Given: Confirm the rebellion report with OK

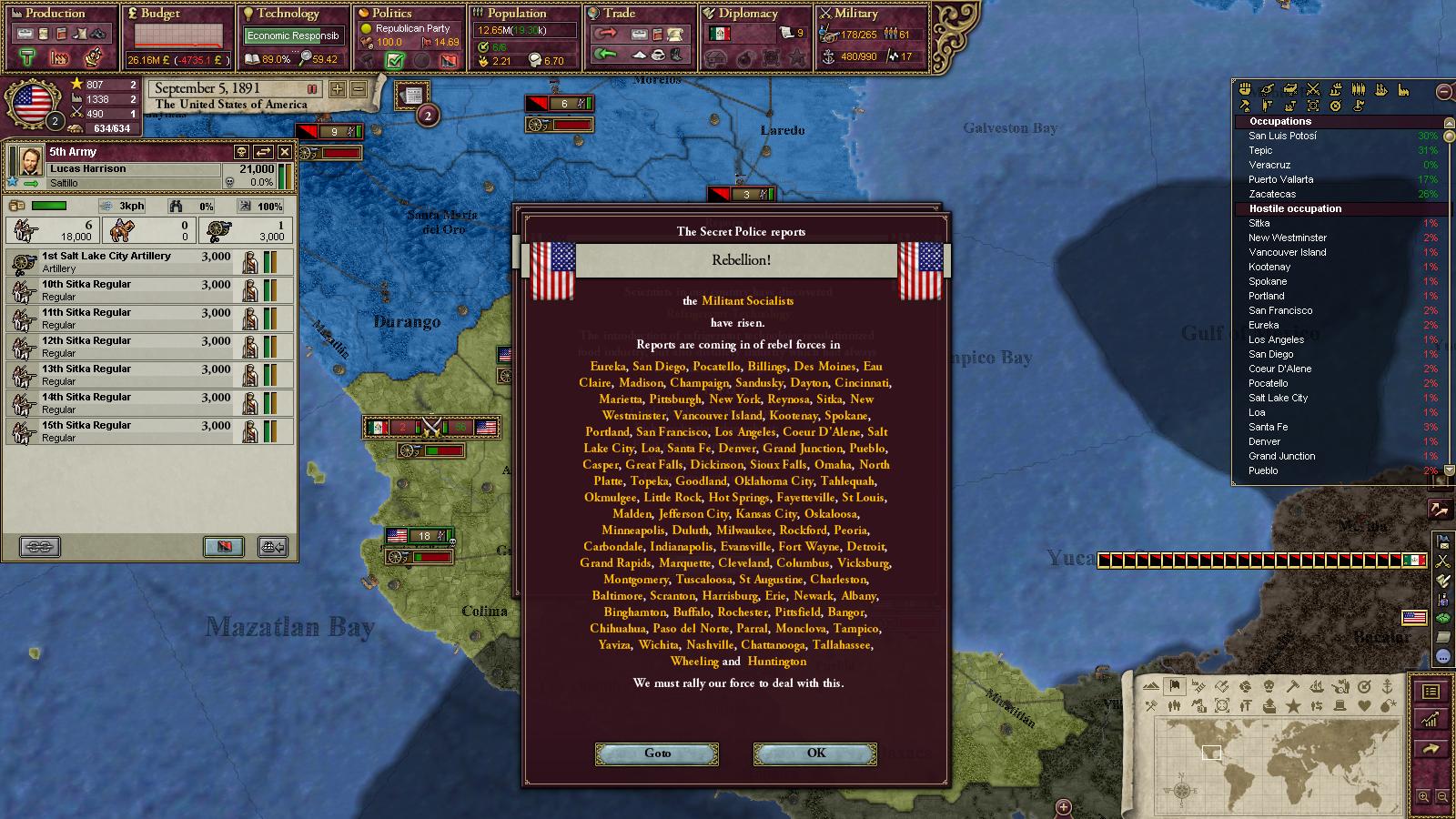Looking at the screenshot, I should pos(814,753).
